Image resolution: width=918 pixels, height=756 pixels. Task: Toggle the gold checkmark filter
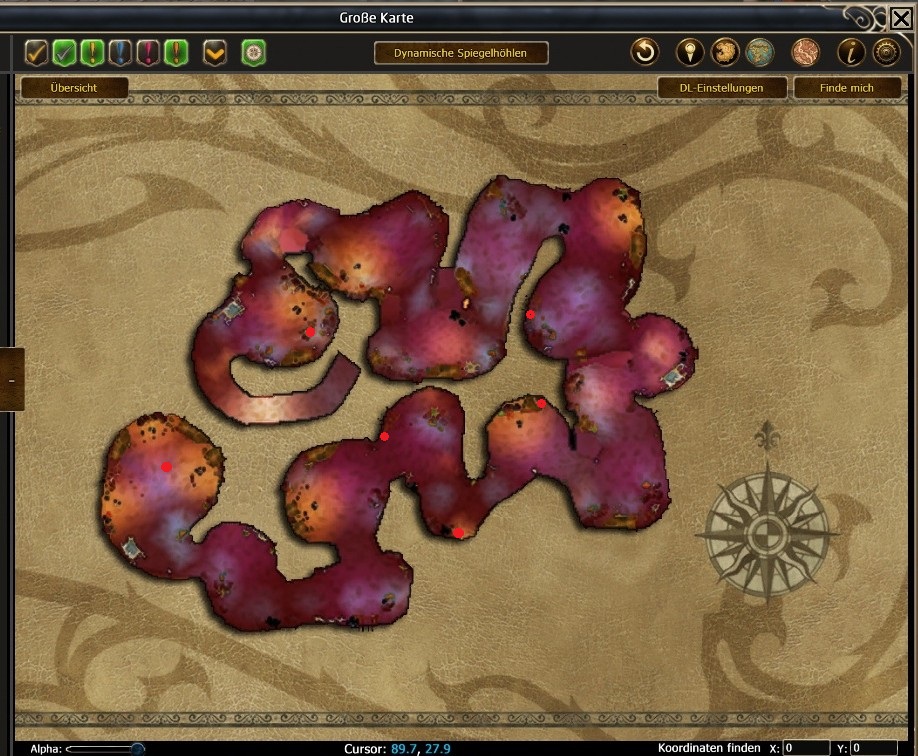point(37,52)
